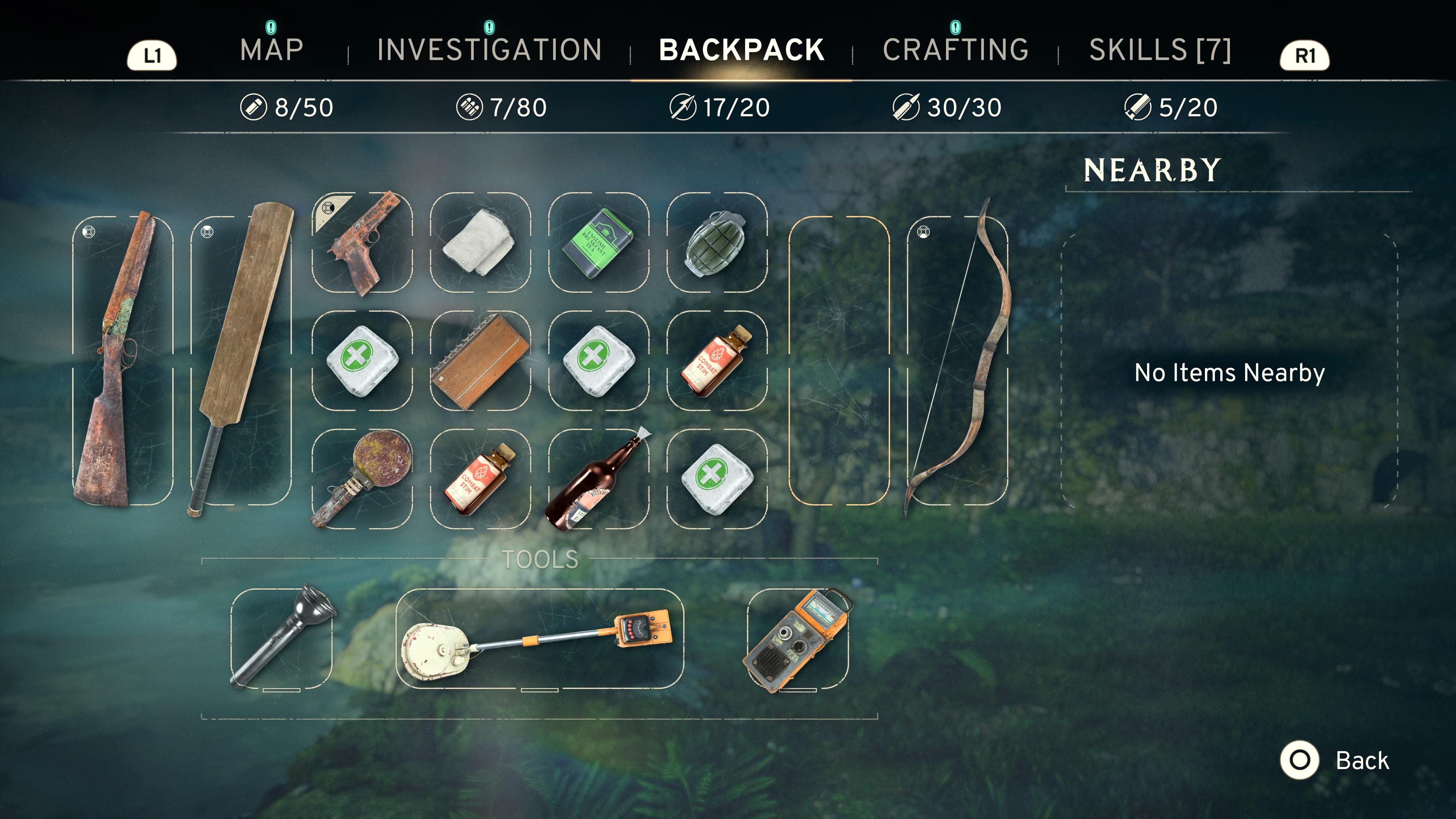Viewport: 1456px width, 819px height.
Task: Show the Skills tab
Action: click(1160, 50)
